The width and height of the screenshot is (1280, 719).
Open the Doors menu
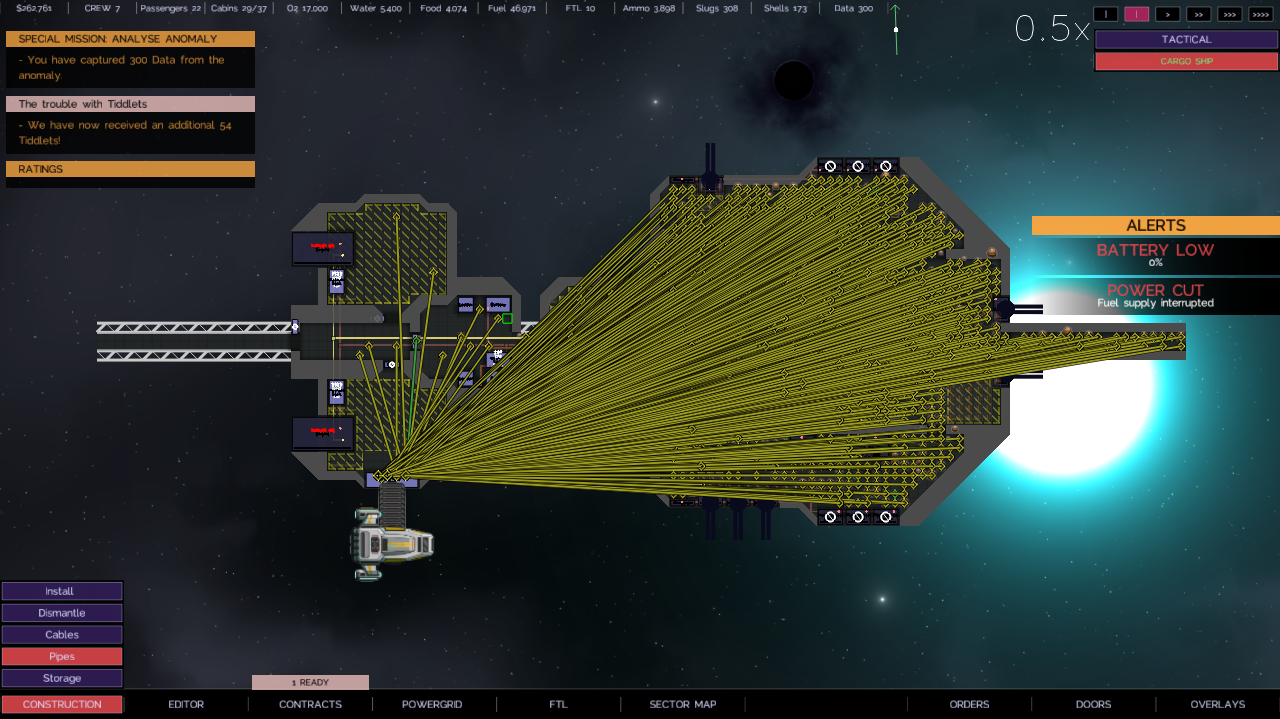1093,704
